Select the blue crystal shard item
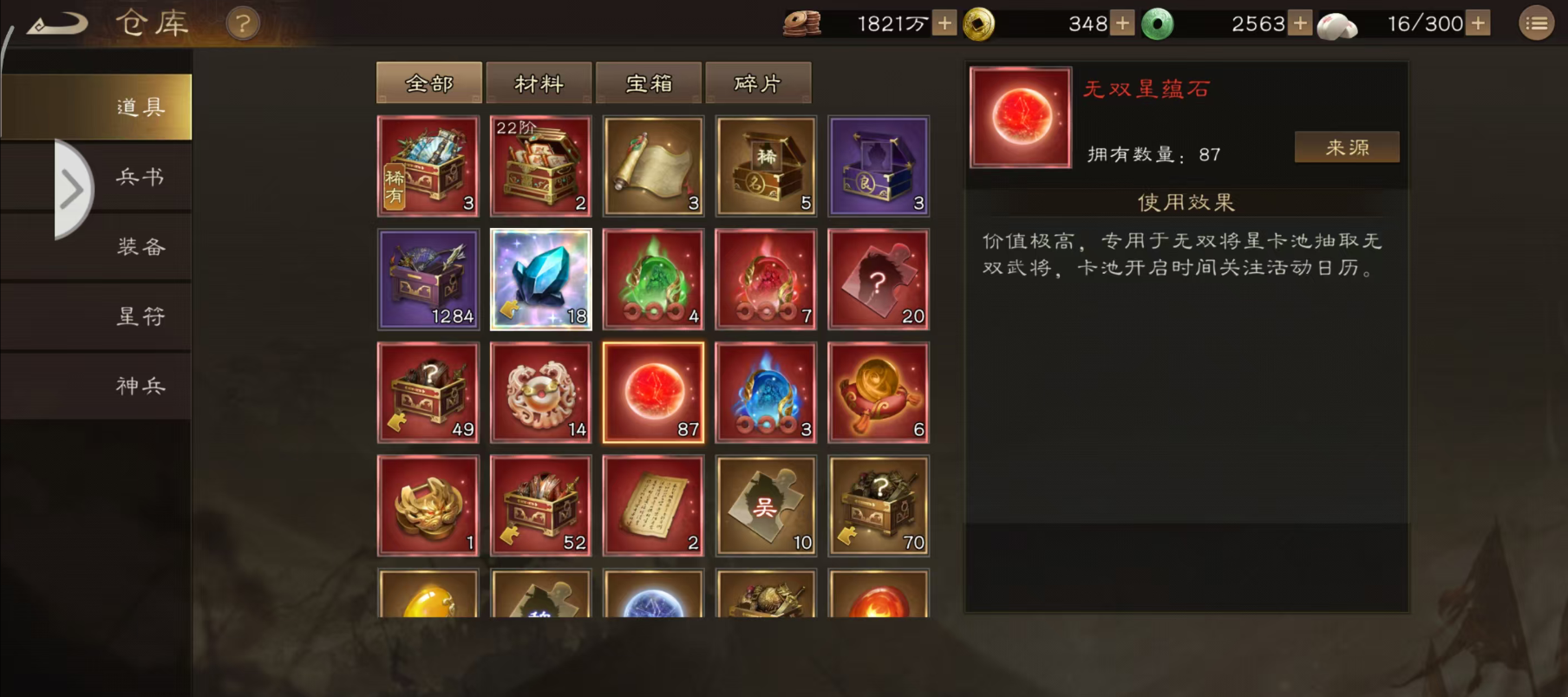 click(540, 278)
